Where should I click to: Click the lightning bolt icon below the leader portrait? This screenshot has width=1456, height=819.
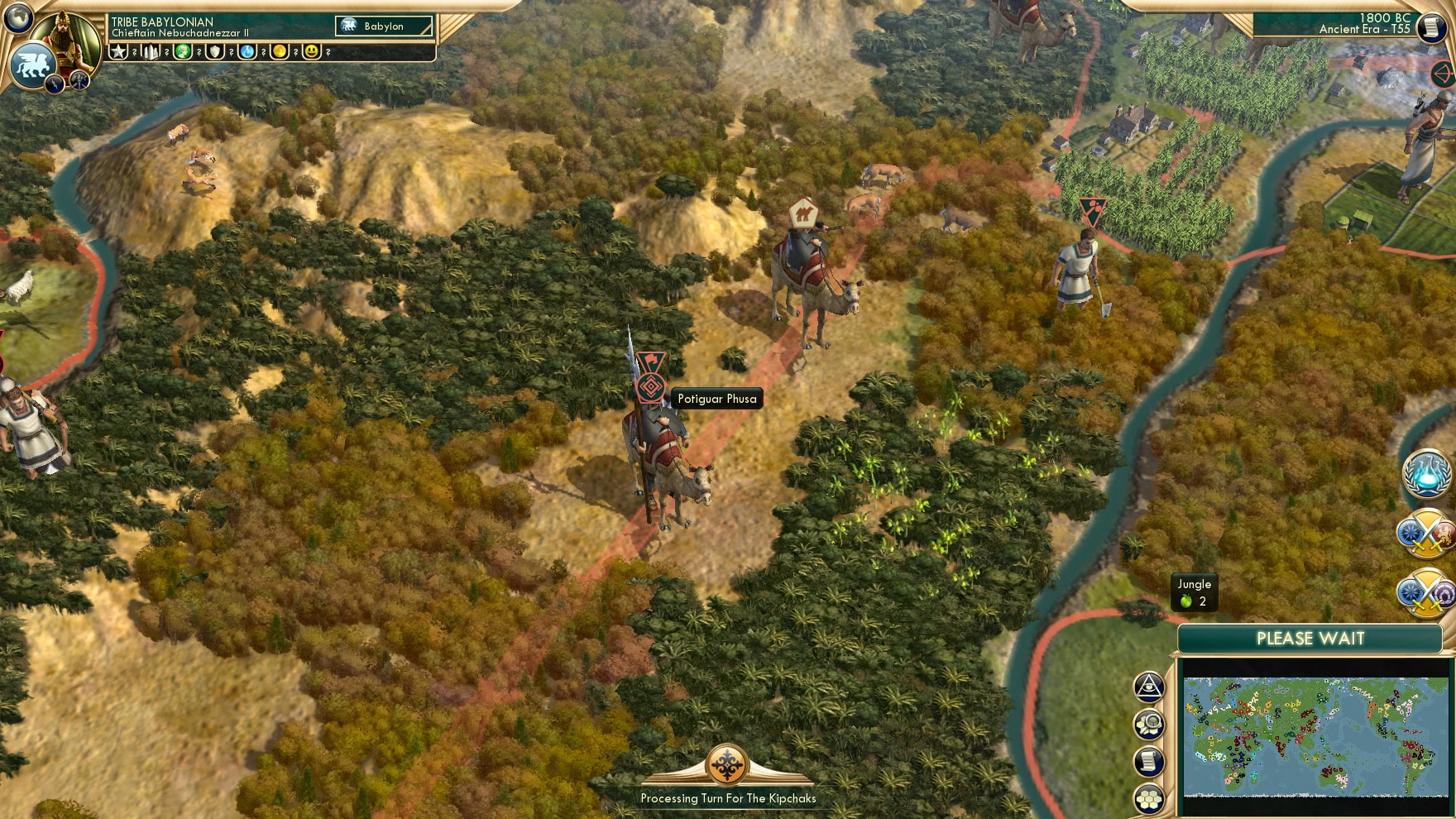click(53, 84)
